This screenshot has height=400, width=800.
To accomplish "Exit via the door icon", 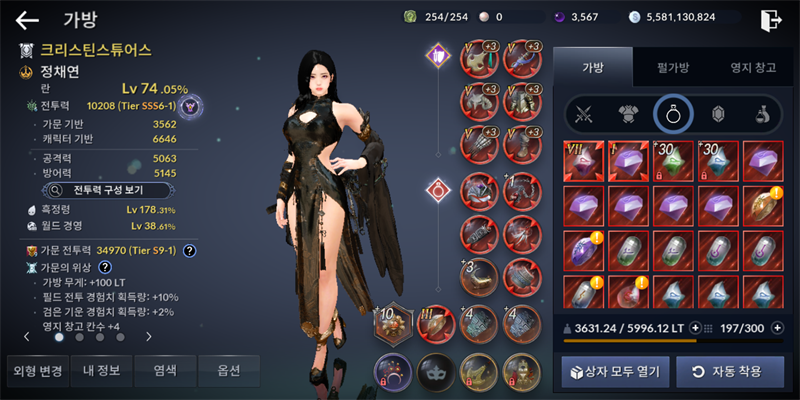I will coord(769,19).
